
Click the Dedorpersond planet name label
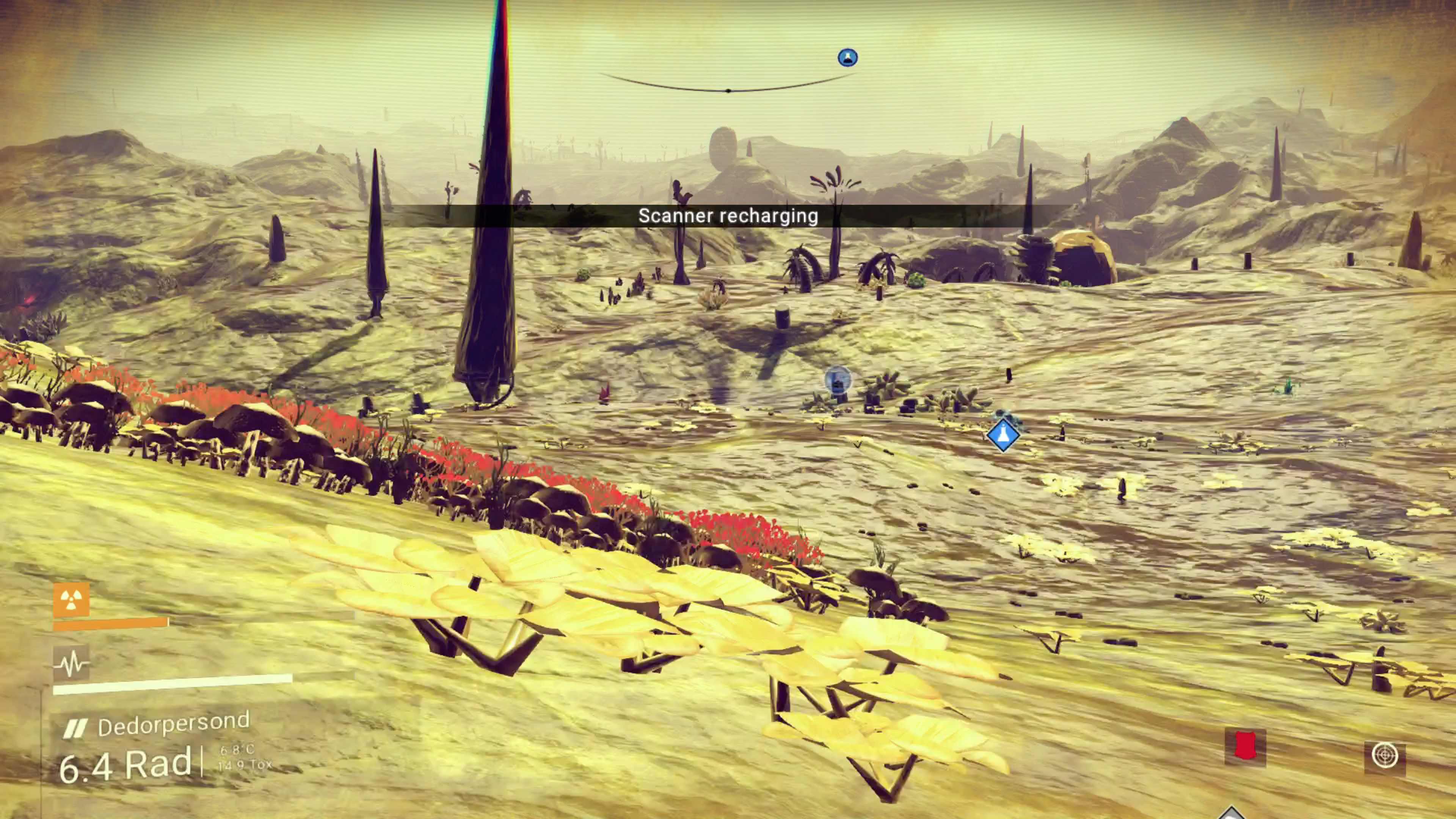[173, 724]
